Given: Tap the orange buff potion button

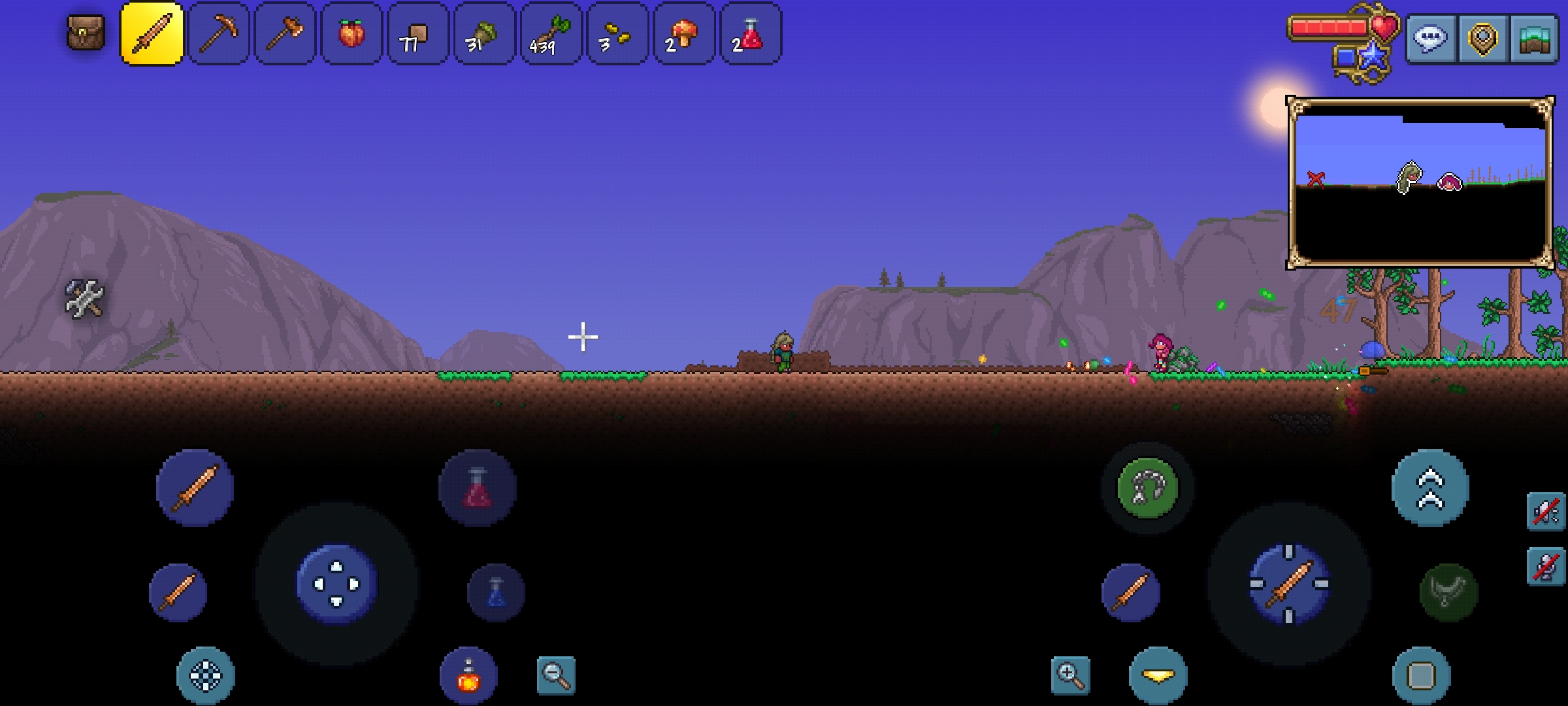Looking at the screenshot, I should (x=468, y=676).
